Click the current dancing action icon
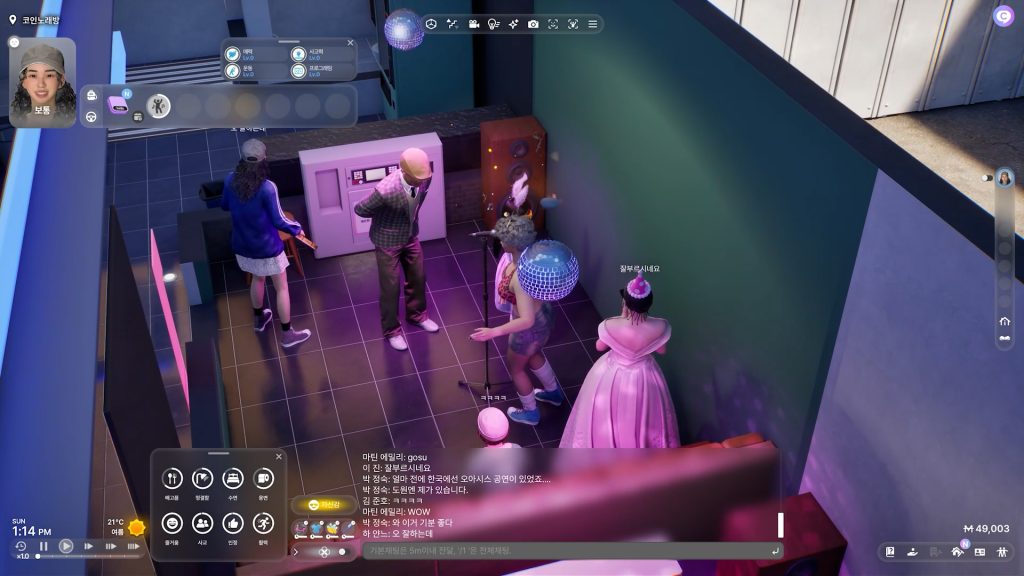 click(x=158, y=106)
